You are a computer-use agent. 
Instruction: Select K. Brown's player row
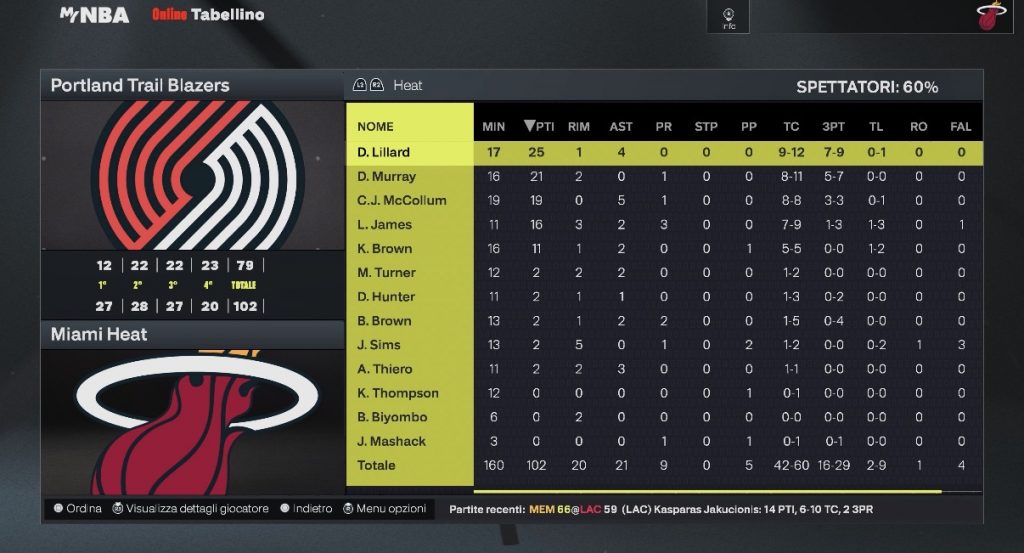point(384,249)
